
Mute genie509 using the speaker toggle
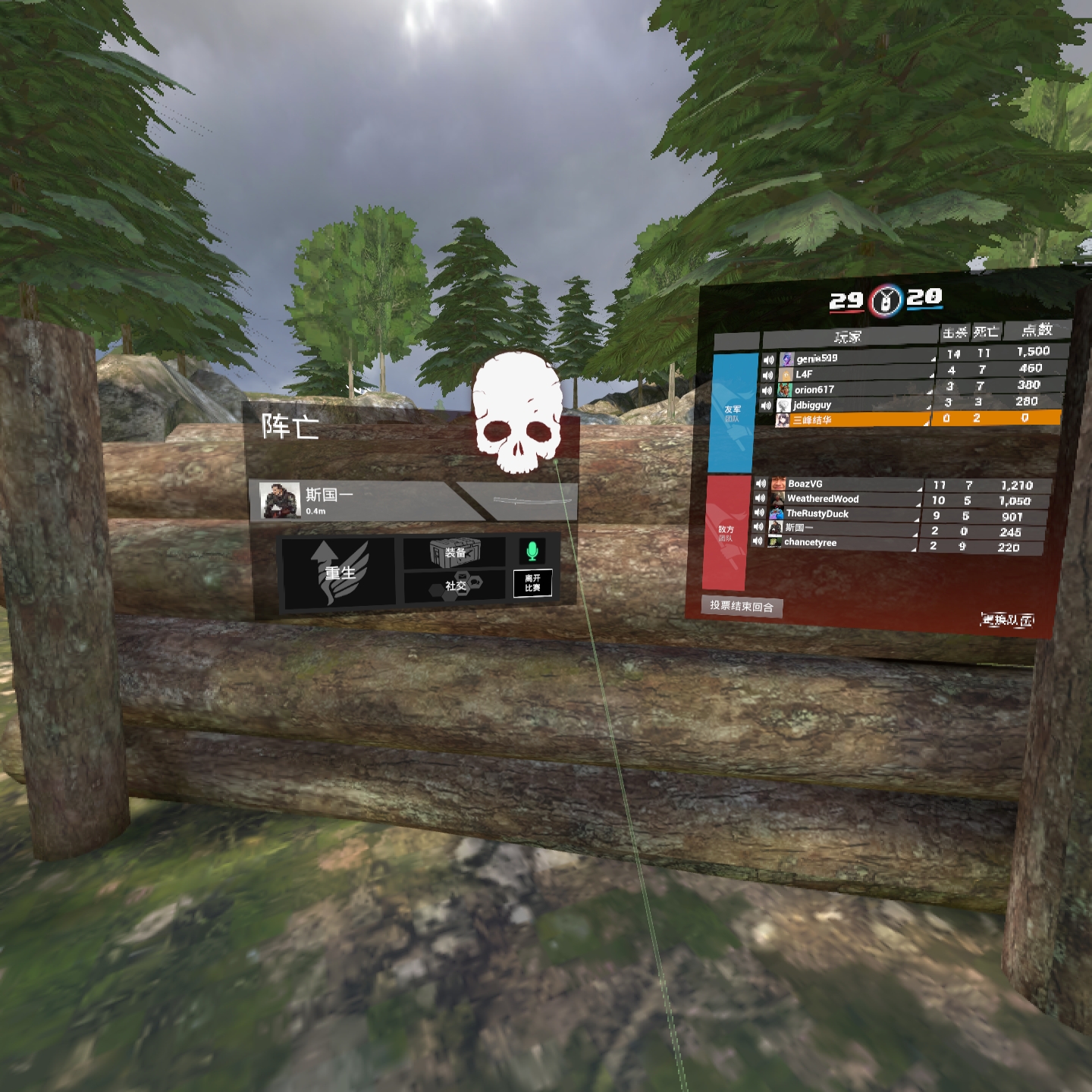click(x=768, y=359)
